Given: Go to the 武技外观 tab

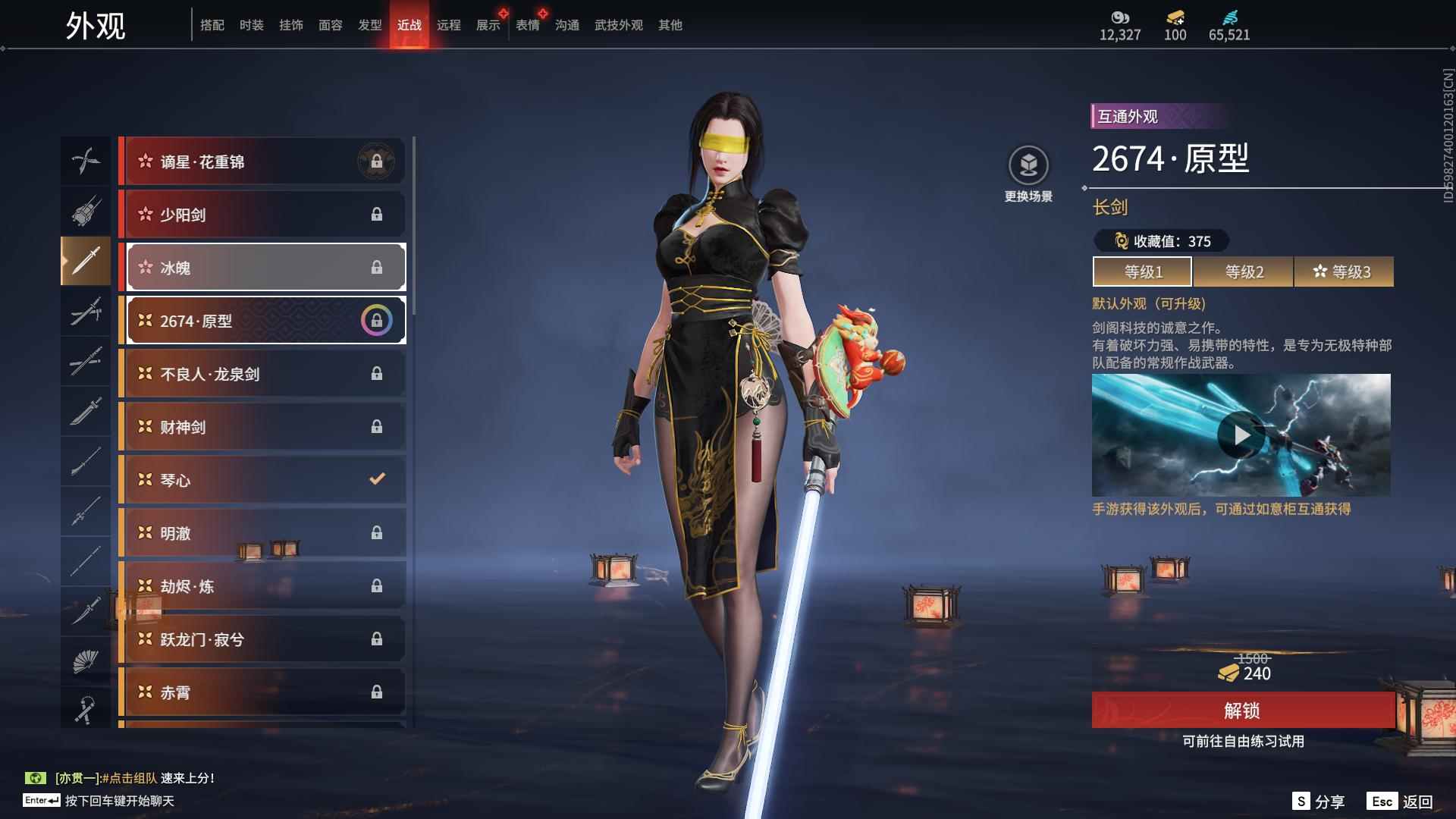Looking at the screenshot, I should pos(618,25).
